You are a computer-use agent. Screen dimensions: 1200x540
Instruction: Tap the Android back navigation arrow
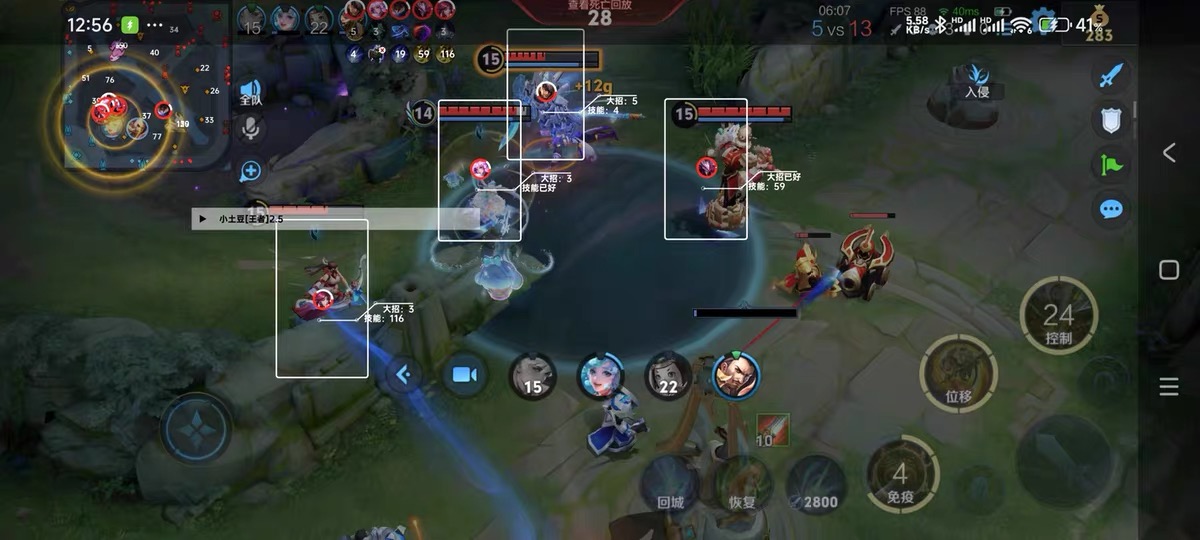(1168, 152)
